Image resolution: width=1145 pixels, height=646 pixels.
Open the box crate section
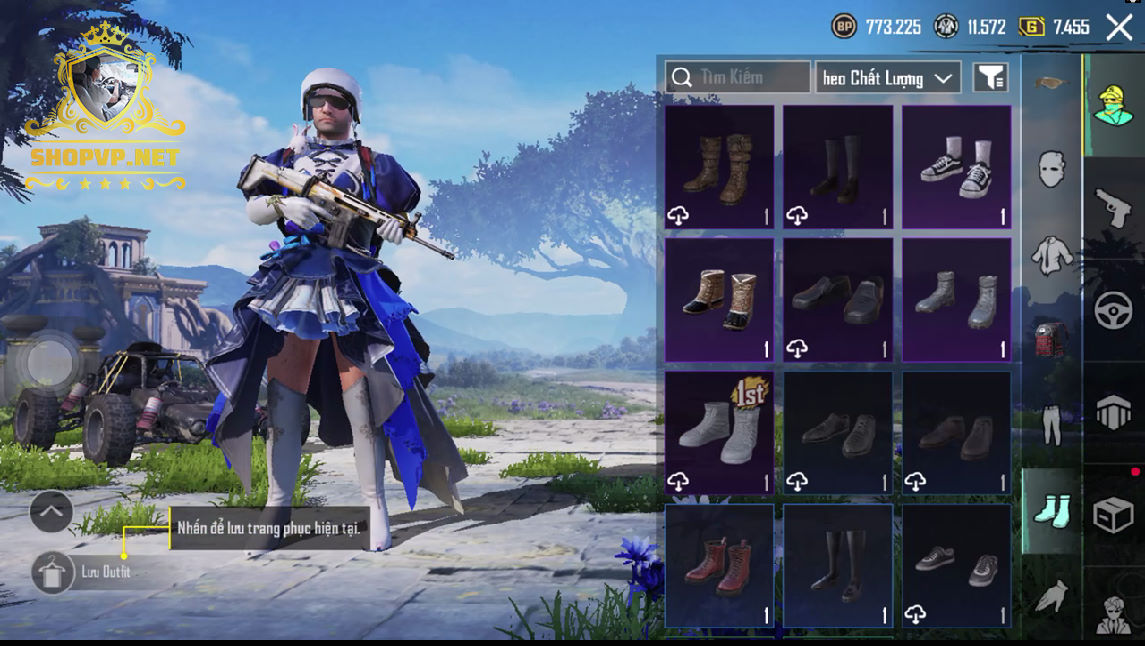pos(1113,515)
